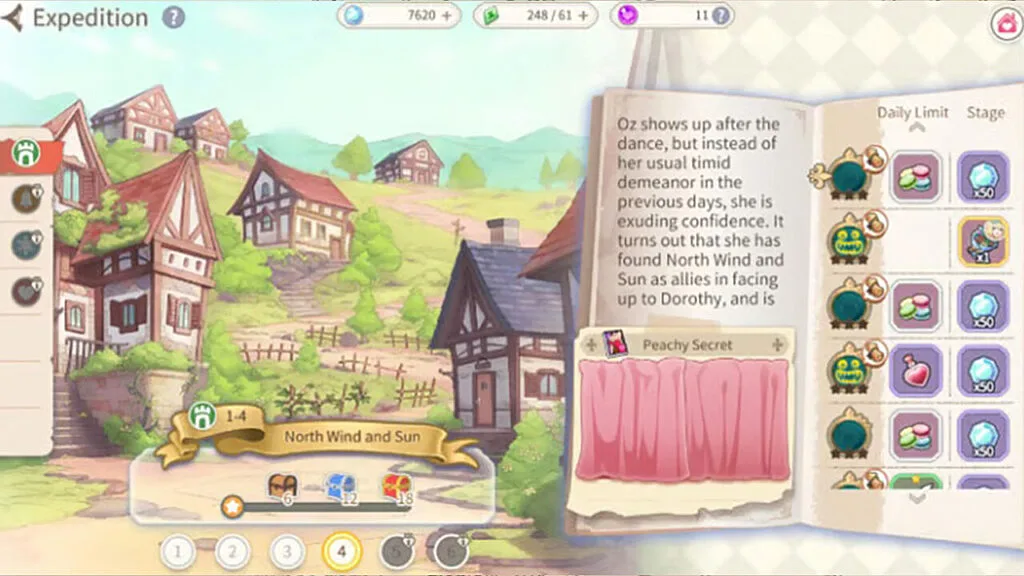Image resolution: width=1024 pixels, height=576 pixels.
Task: Select stage number 1
Action: tap(178, 550)
